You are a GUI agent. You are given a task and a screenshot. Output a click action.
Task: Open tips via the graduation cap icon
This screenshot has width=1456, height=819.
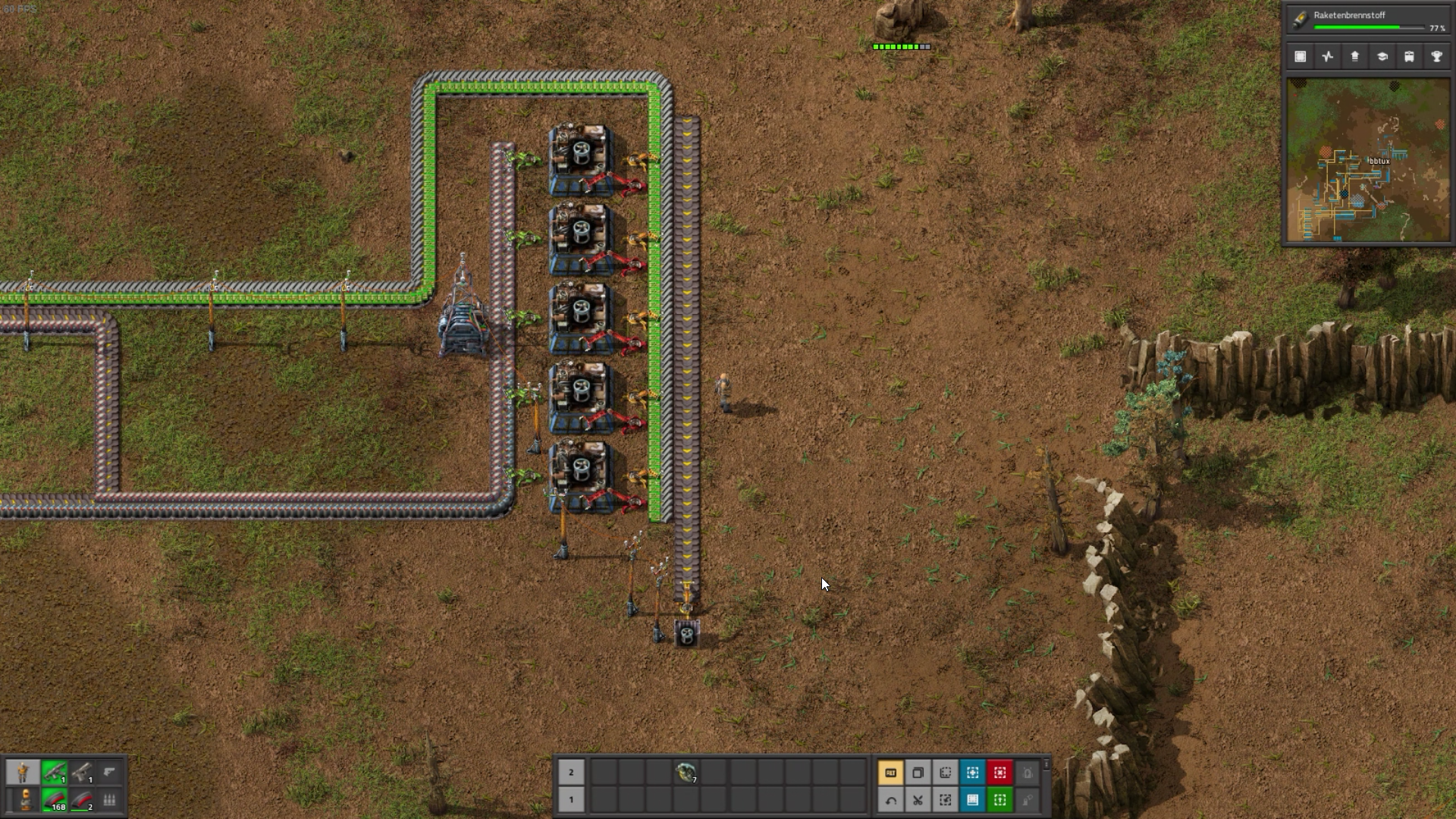1382,56
